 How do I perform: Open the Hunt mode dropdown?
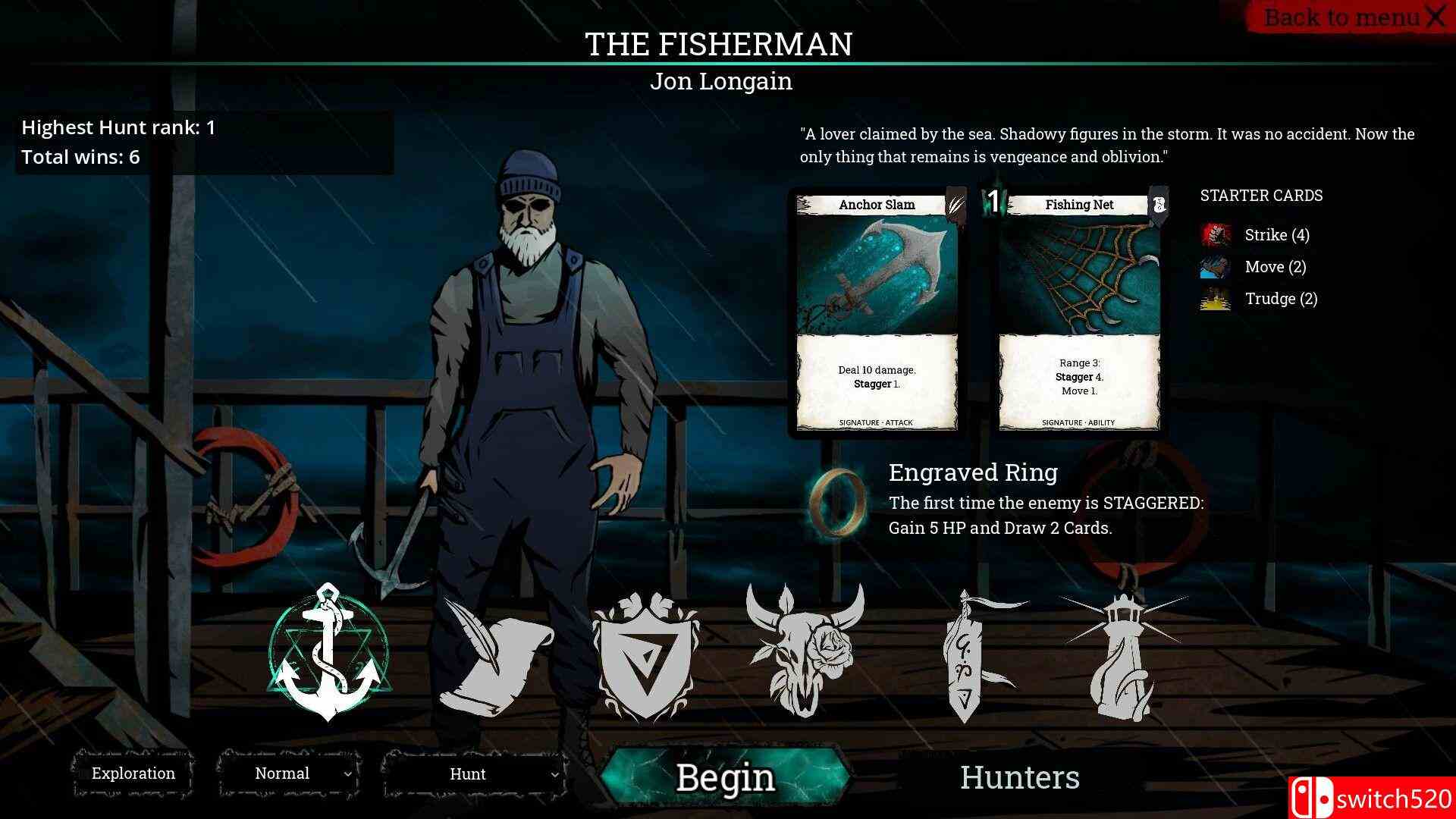[474, 773]
